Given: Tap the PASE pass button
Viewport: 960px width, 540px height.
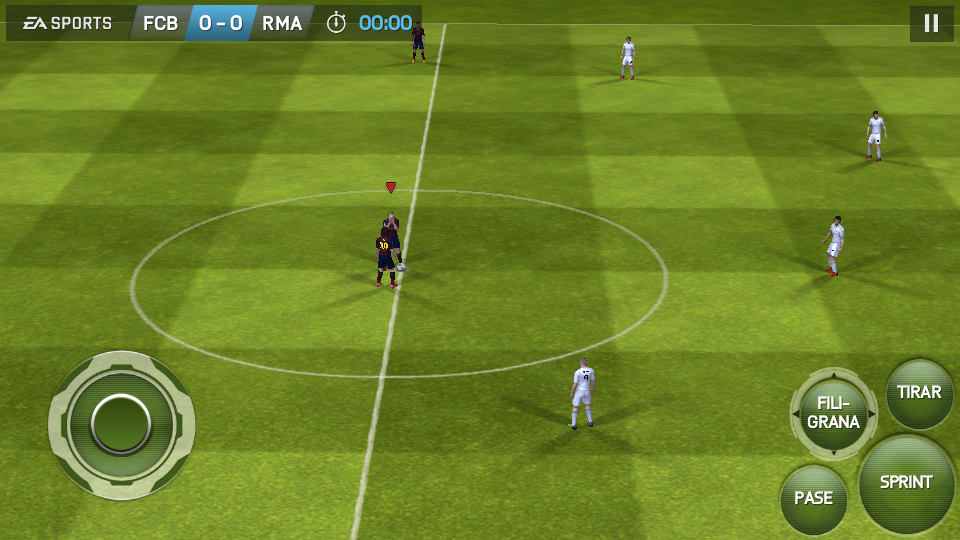Looking at the screenshot, I should click(813, 498).
